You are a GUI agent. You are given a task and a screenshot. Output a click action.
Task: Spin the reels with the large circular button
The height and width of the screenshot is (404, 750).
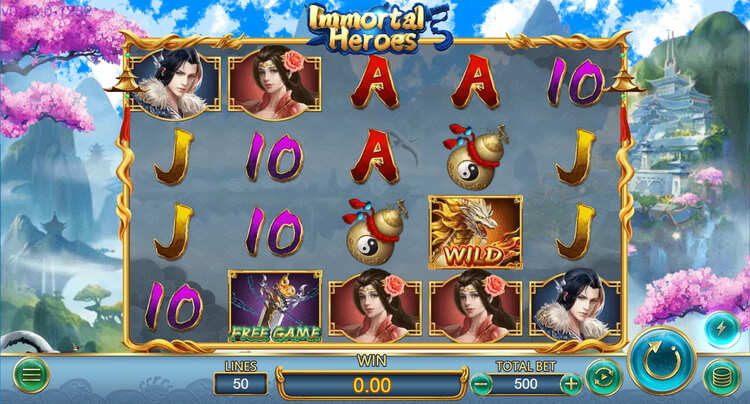pos(662,360)
